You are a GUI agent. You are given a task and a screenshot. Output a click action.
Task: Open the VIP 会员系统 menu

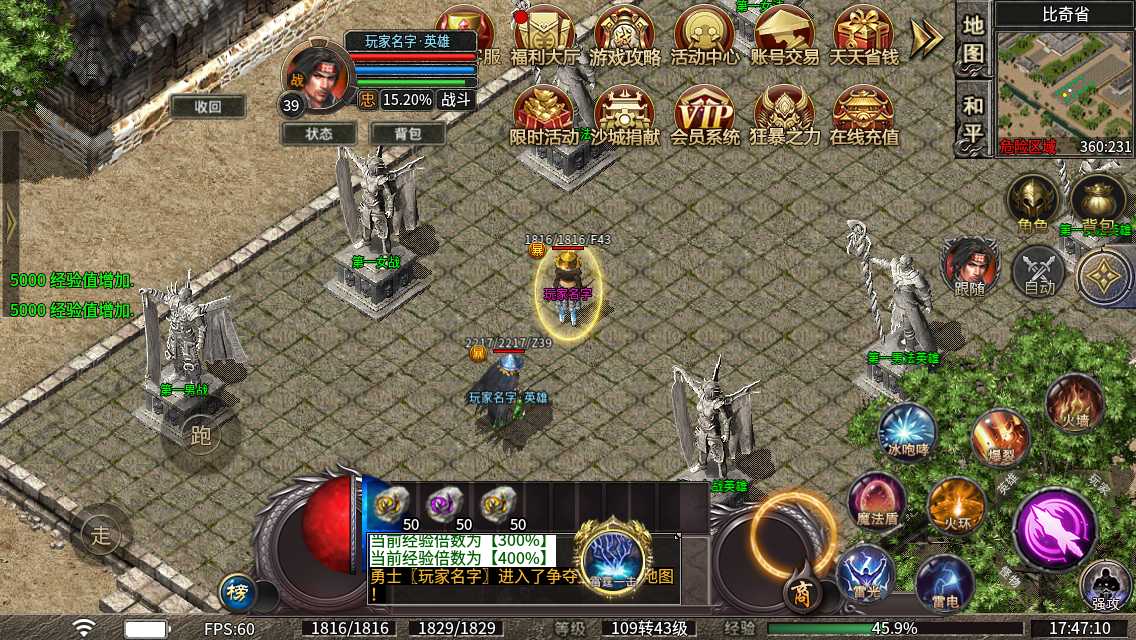tap(704, 115)
